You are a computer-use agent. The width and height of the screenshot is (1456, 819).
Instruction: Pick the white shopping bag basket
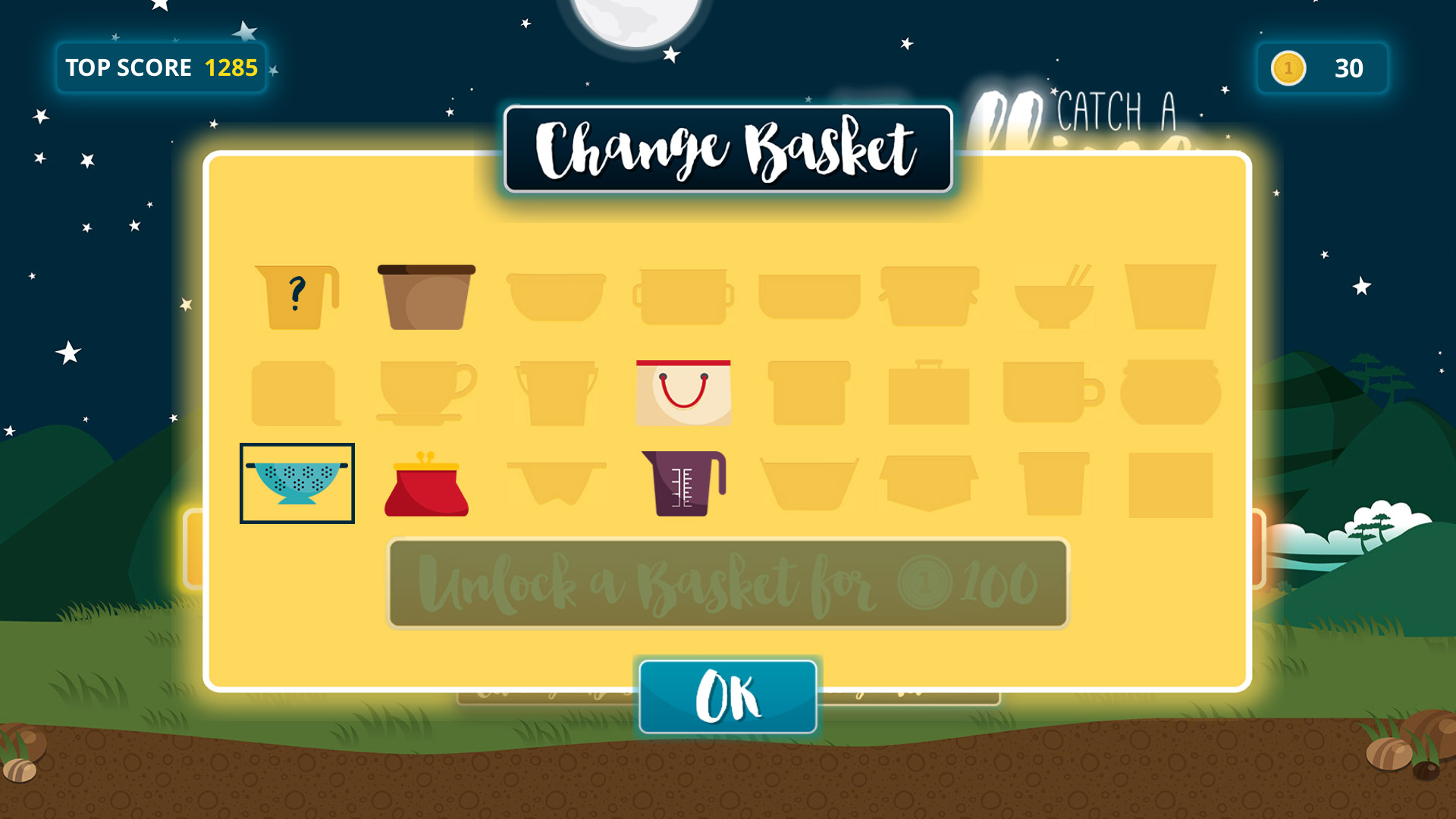[683, 391]
